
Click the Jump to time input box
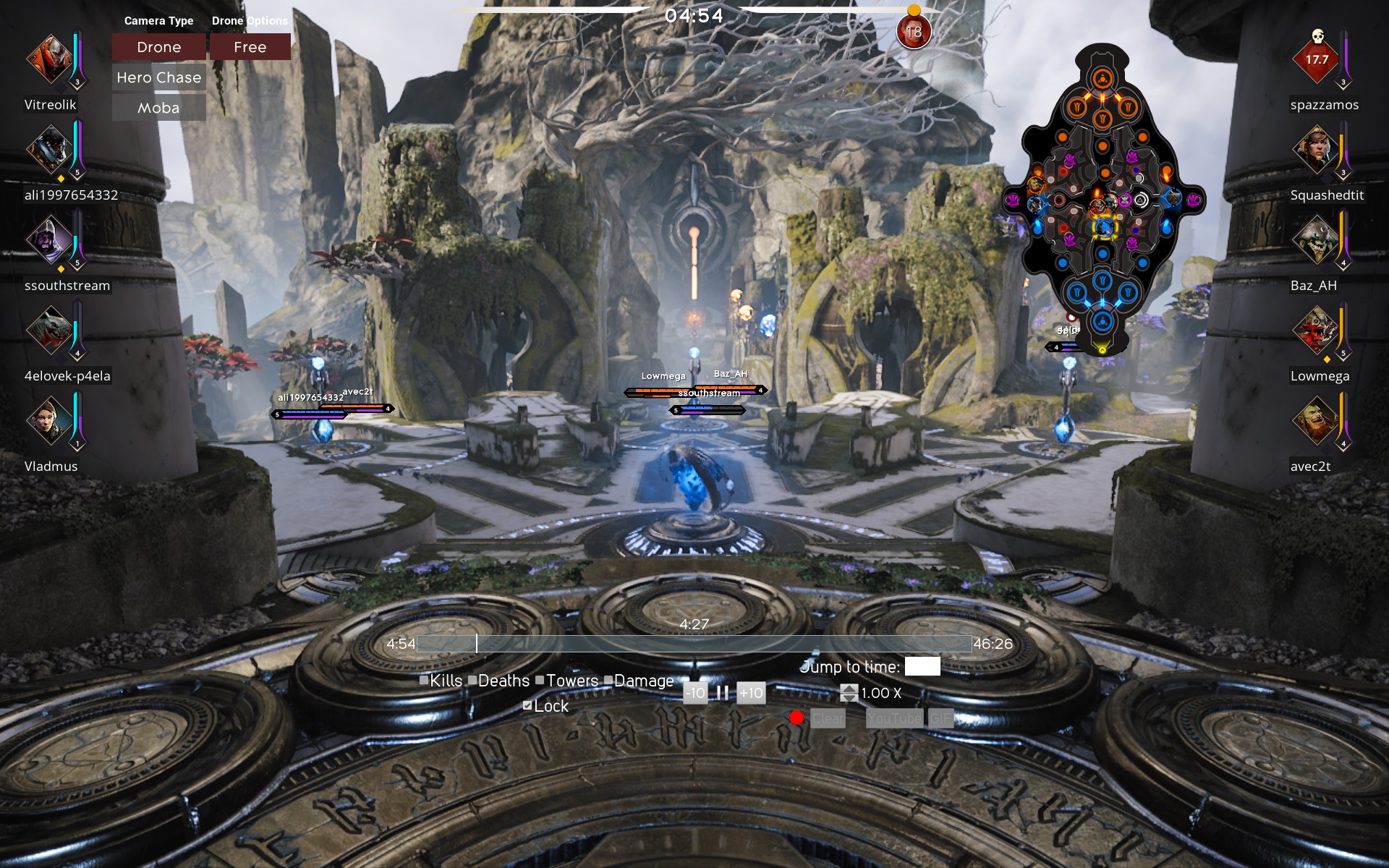(922, 666)
